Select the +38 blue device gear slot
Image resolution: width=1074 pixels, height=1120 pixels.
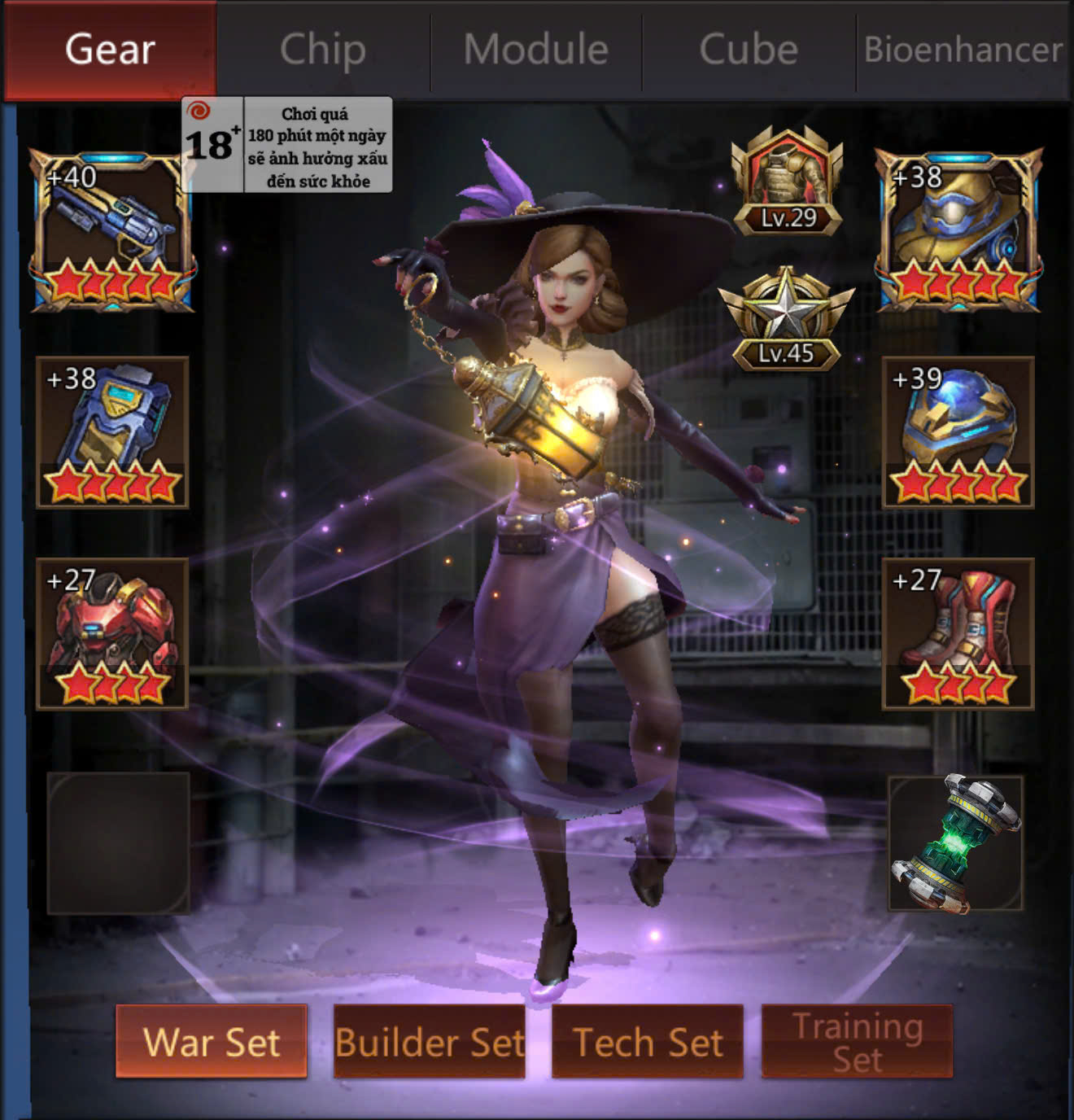[x=112, y=432]
